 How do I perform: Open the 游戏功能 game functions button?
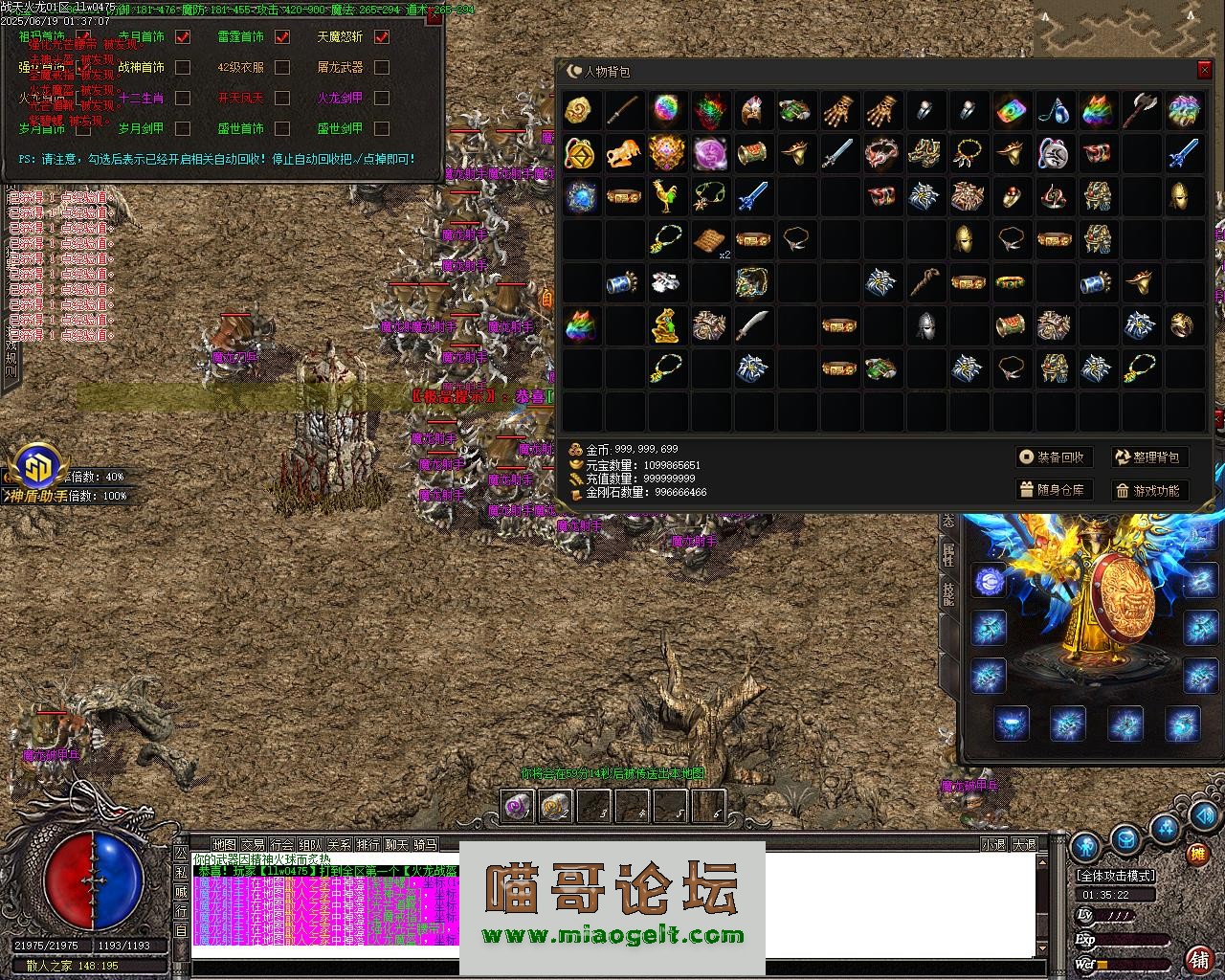[1148, 490]
